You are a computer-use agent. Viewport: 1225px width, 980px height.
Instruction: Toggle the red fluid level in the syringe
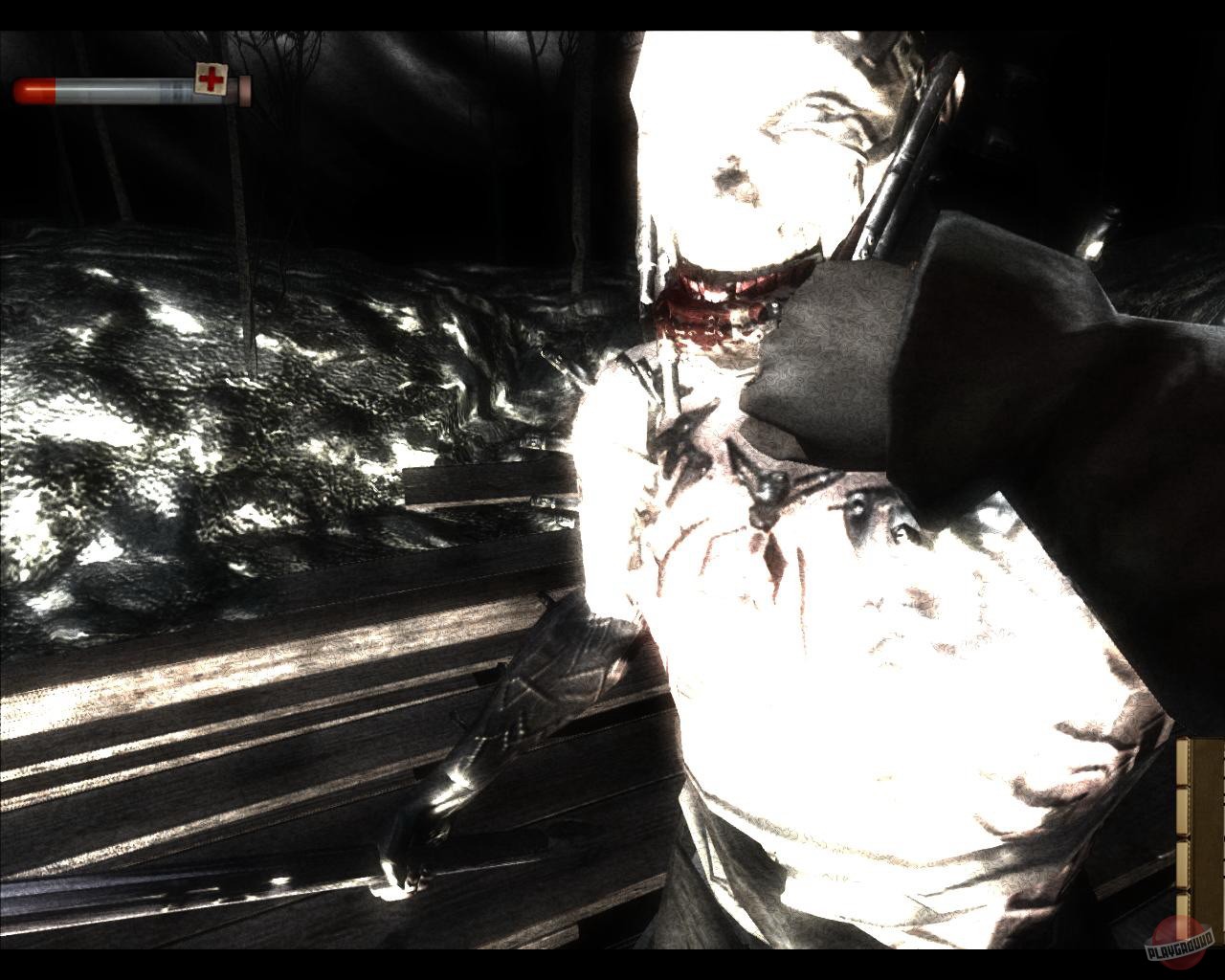coord(33,91)
